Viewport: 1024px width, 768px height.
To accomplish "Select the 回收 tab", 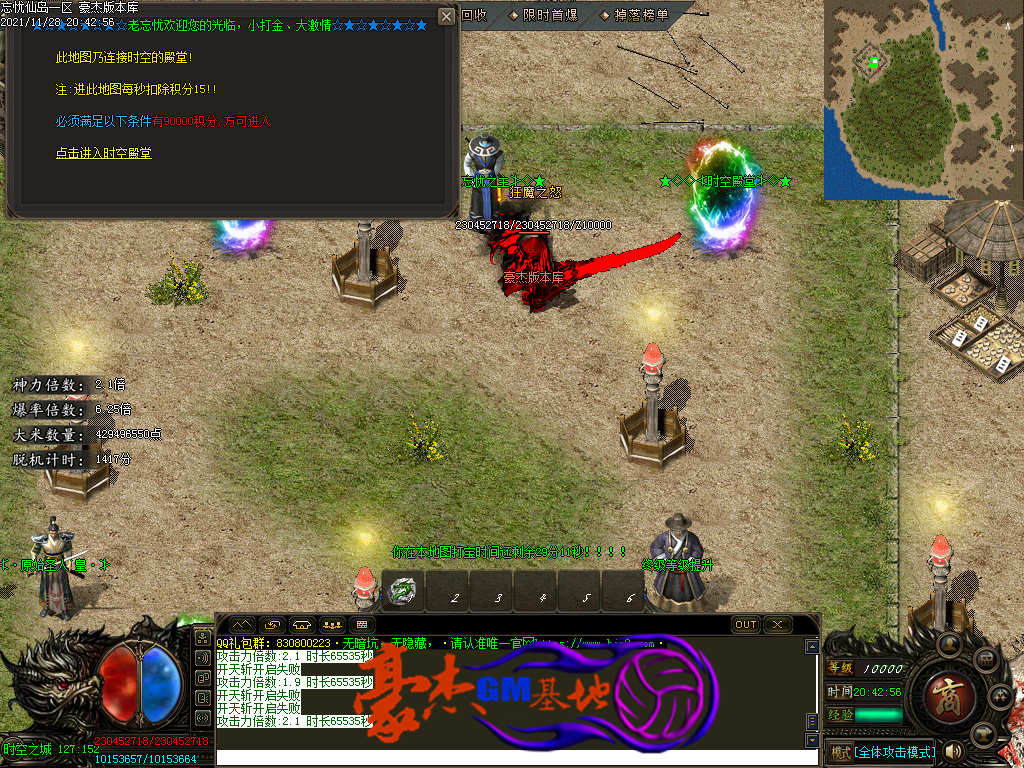I will tap(474, 15).
